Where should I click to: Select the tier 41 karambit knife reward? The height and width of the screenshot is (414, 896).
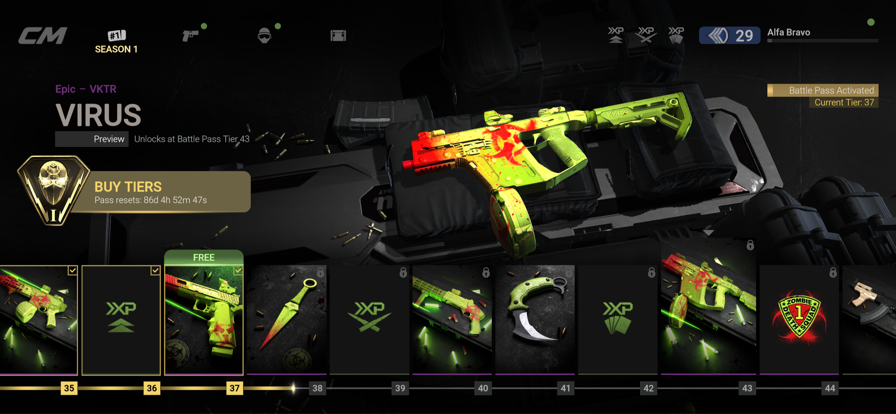click(535, 320)
